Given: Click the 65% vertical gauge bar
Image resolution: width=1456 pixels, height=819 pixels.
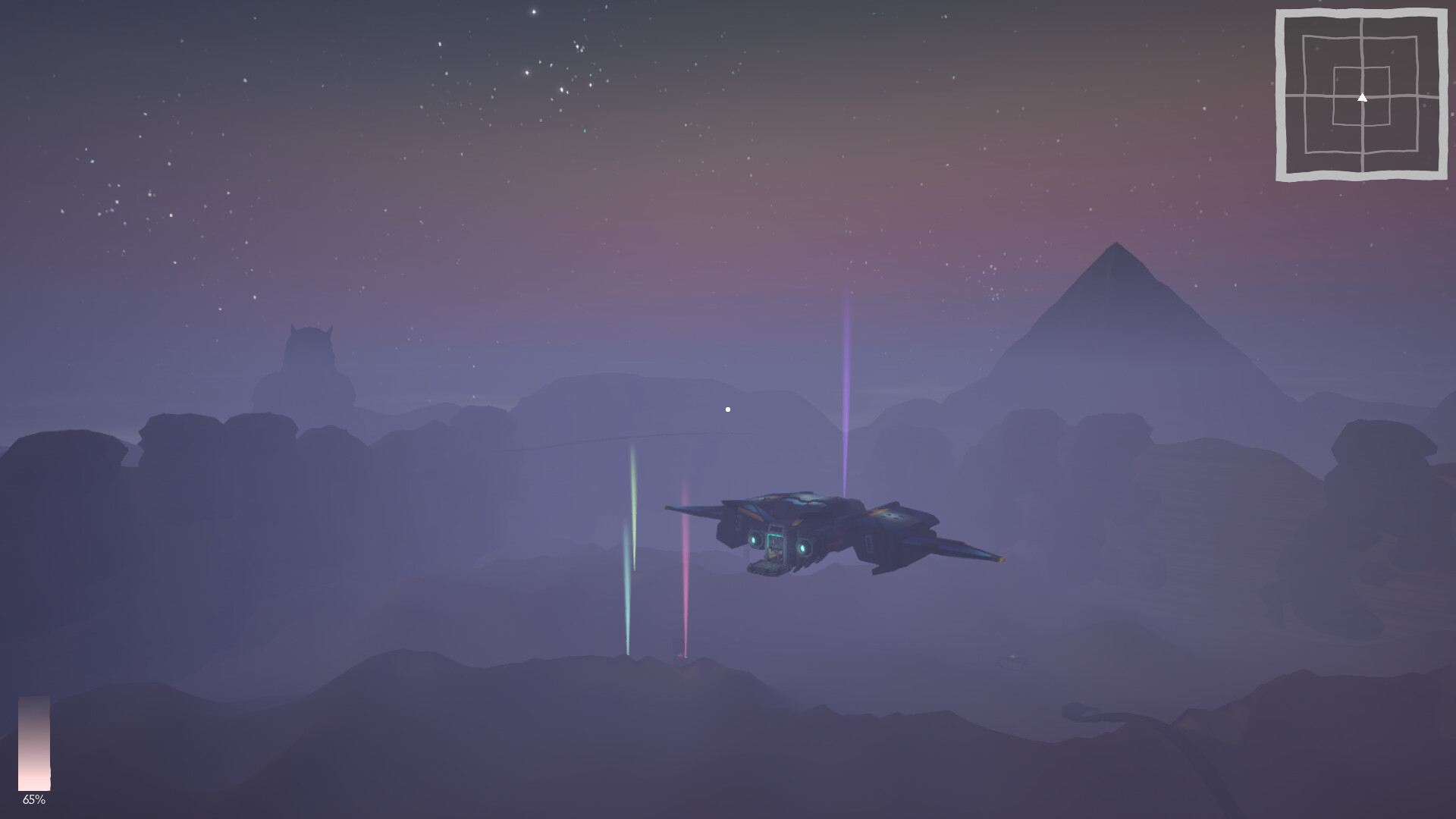Looking at the screenshot, I should coord(36,743).
